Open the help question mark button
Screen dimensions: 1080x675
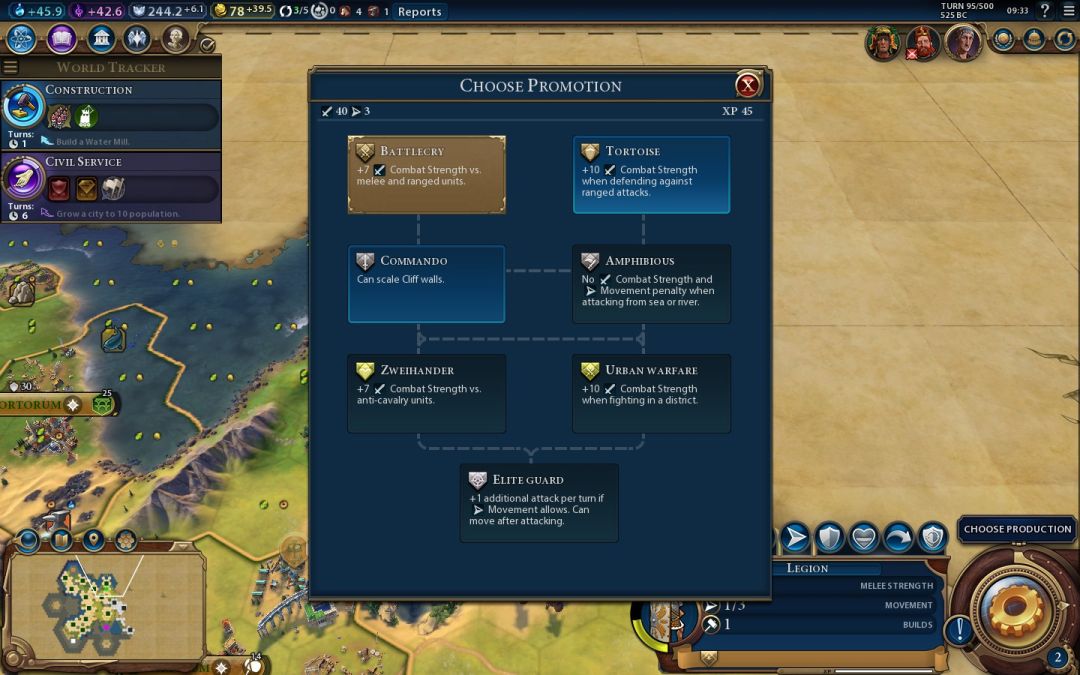click(x=1045, y=11)
